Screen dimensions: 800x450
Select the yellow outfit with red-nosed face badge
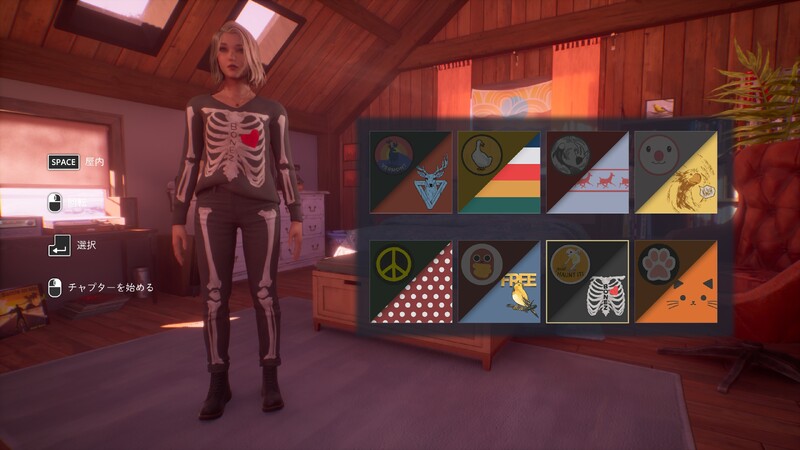(675, 173)
